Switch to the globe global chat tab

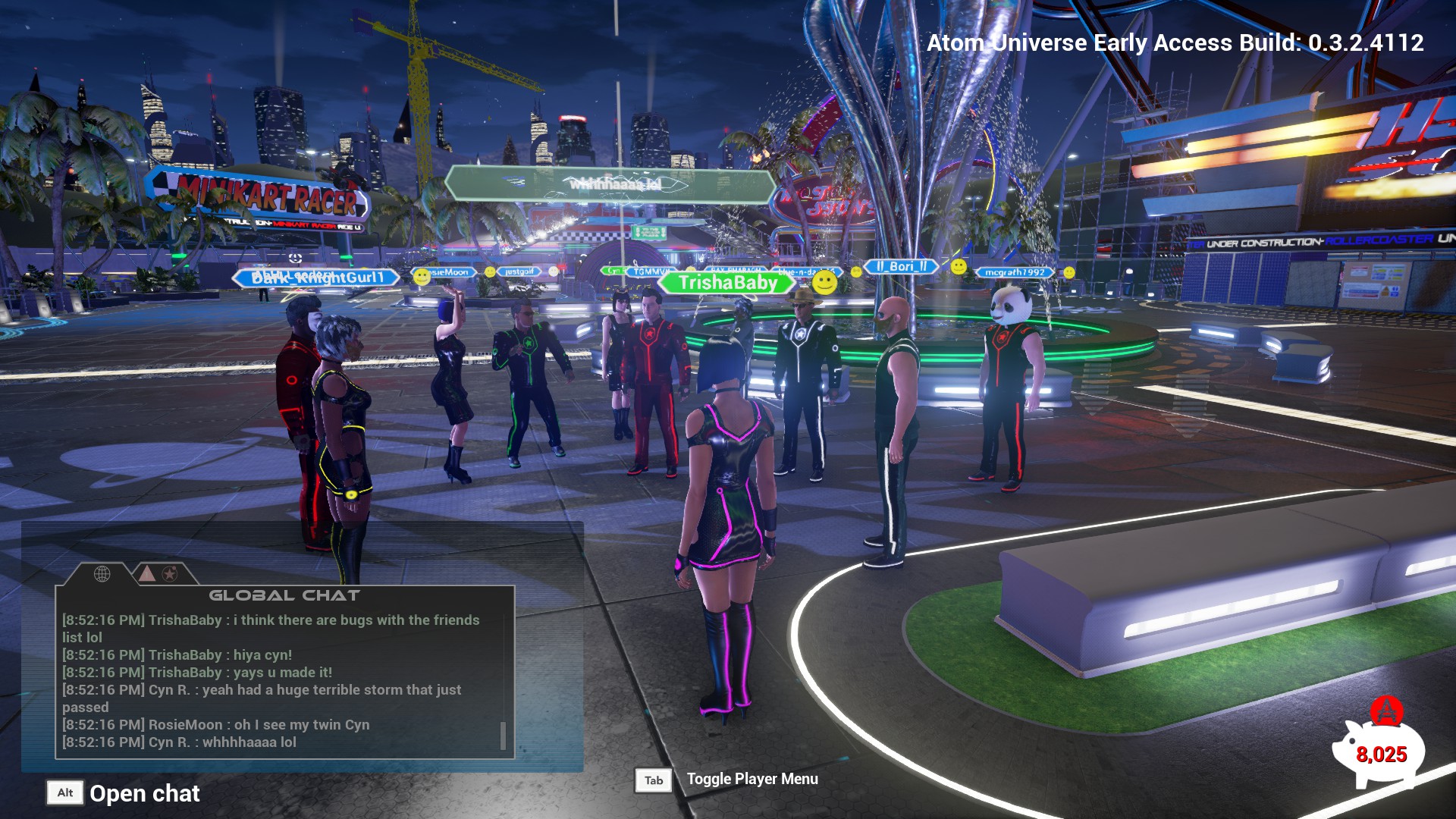[102, 574]
